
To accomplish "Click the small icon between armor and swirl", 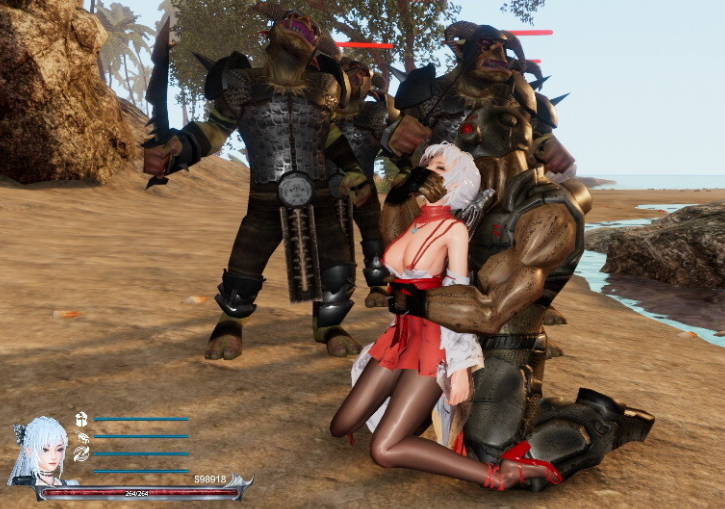I will (x=81, y=436).
